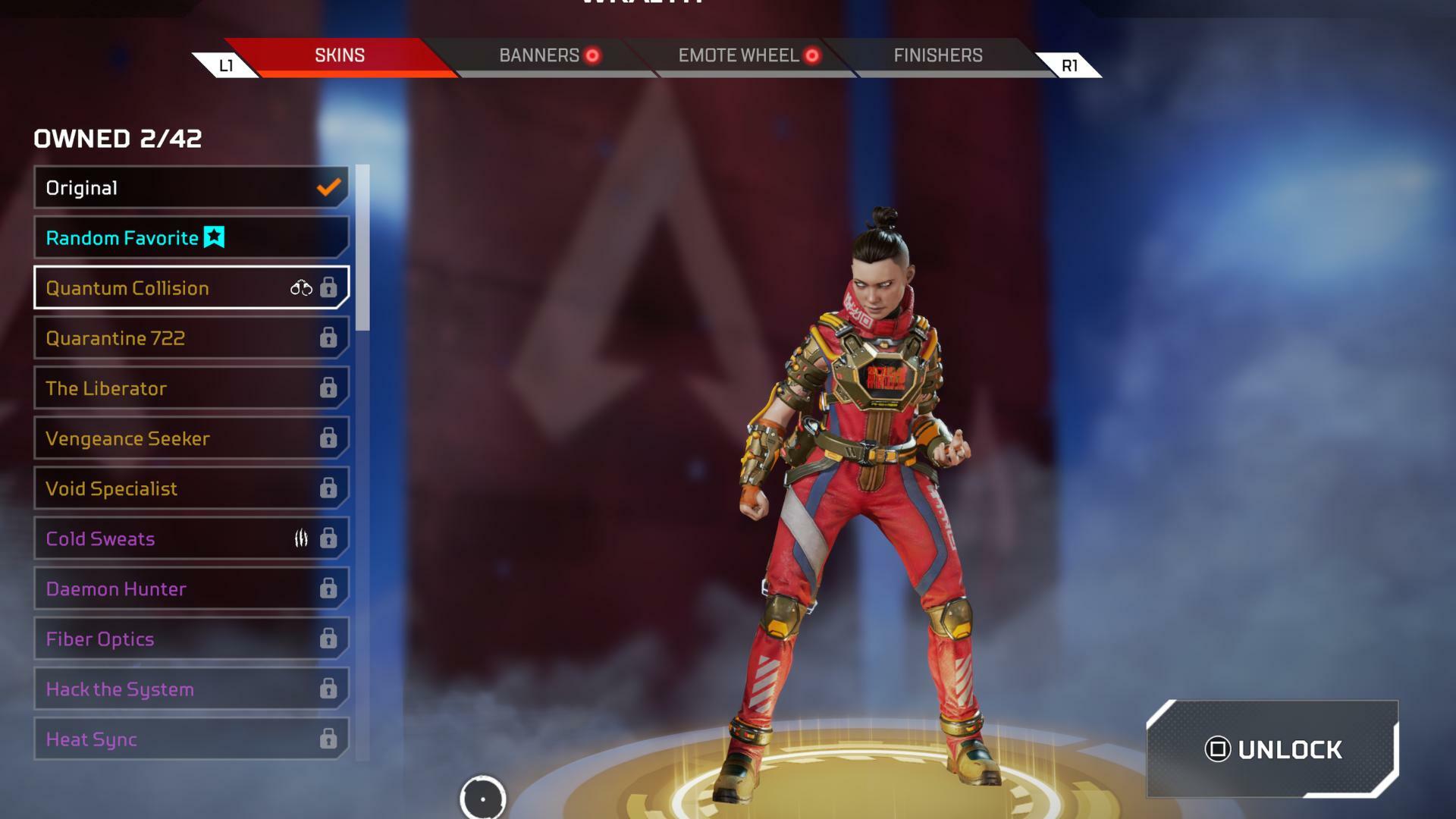Choose the Random Favorite option

(191, 237)
